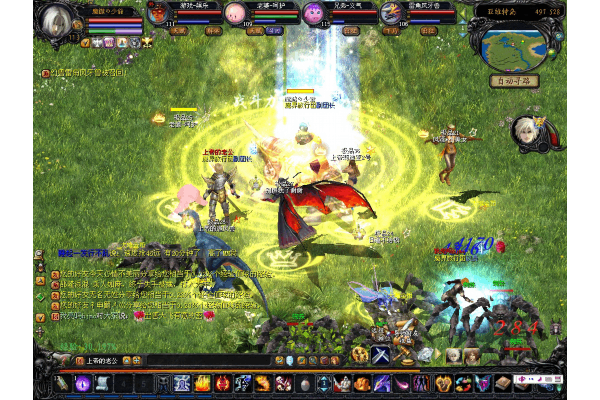Use the egg item in the hotbar

tap(304, 383)
